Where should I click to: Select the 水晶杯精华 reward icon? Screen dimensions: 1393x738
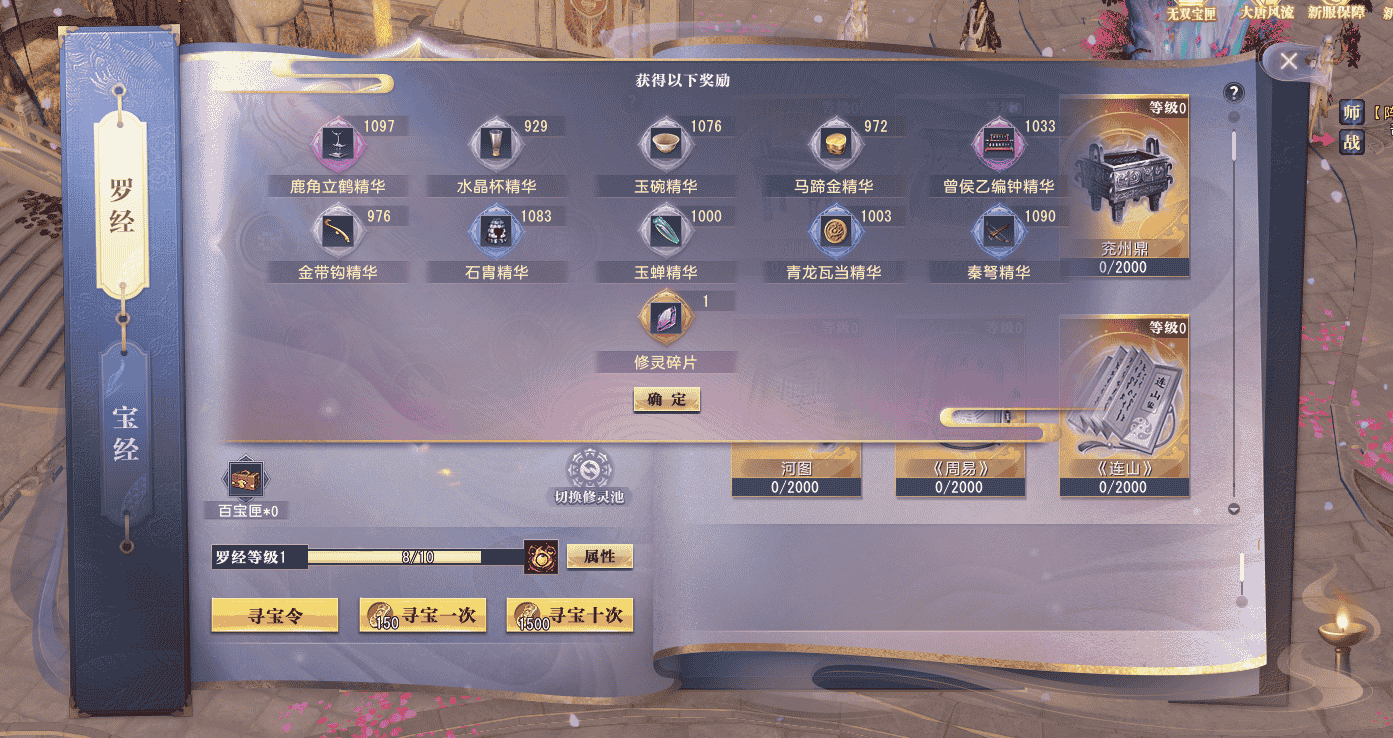pyautogui.click(x=494, y=142)
